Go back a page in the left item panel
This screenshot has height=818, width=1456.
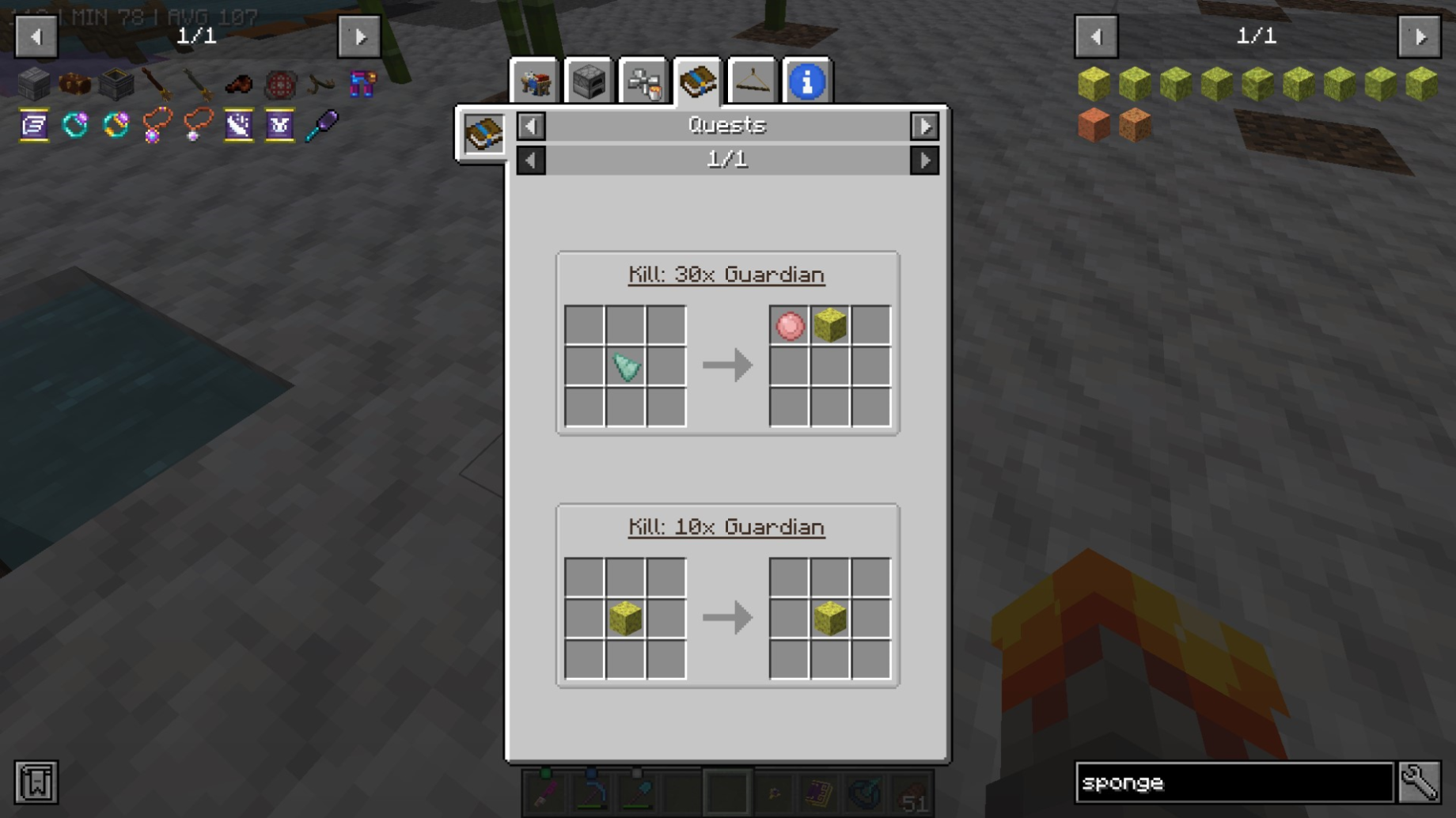click(x=36, y=36)
